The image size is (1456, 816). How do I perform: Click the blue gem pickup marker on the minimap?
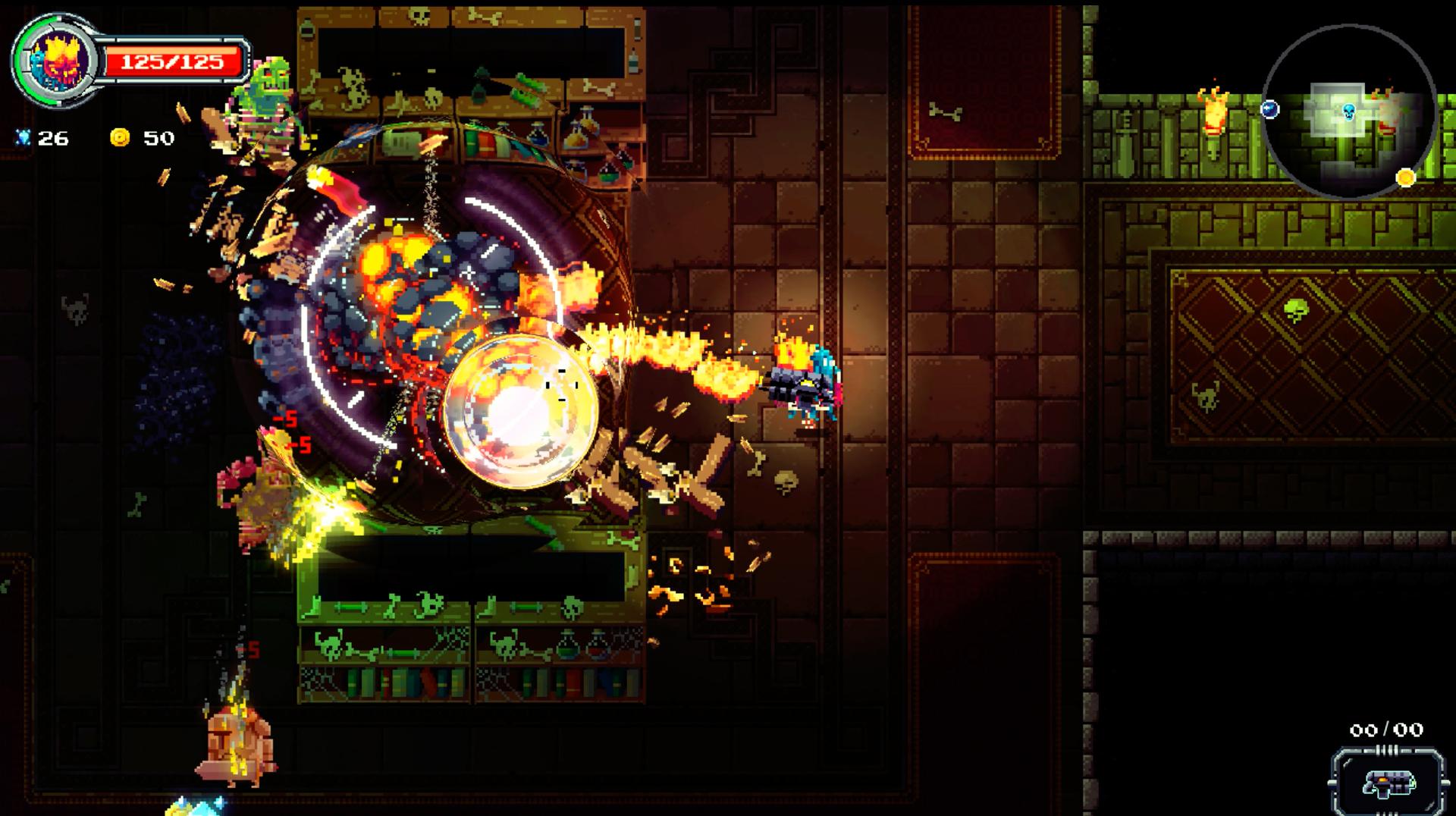pyautogui.click(x=1269, y=109)
